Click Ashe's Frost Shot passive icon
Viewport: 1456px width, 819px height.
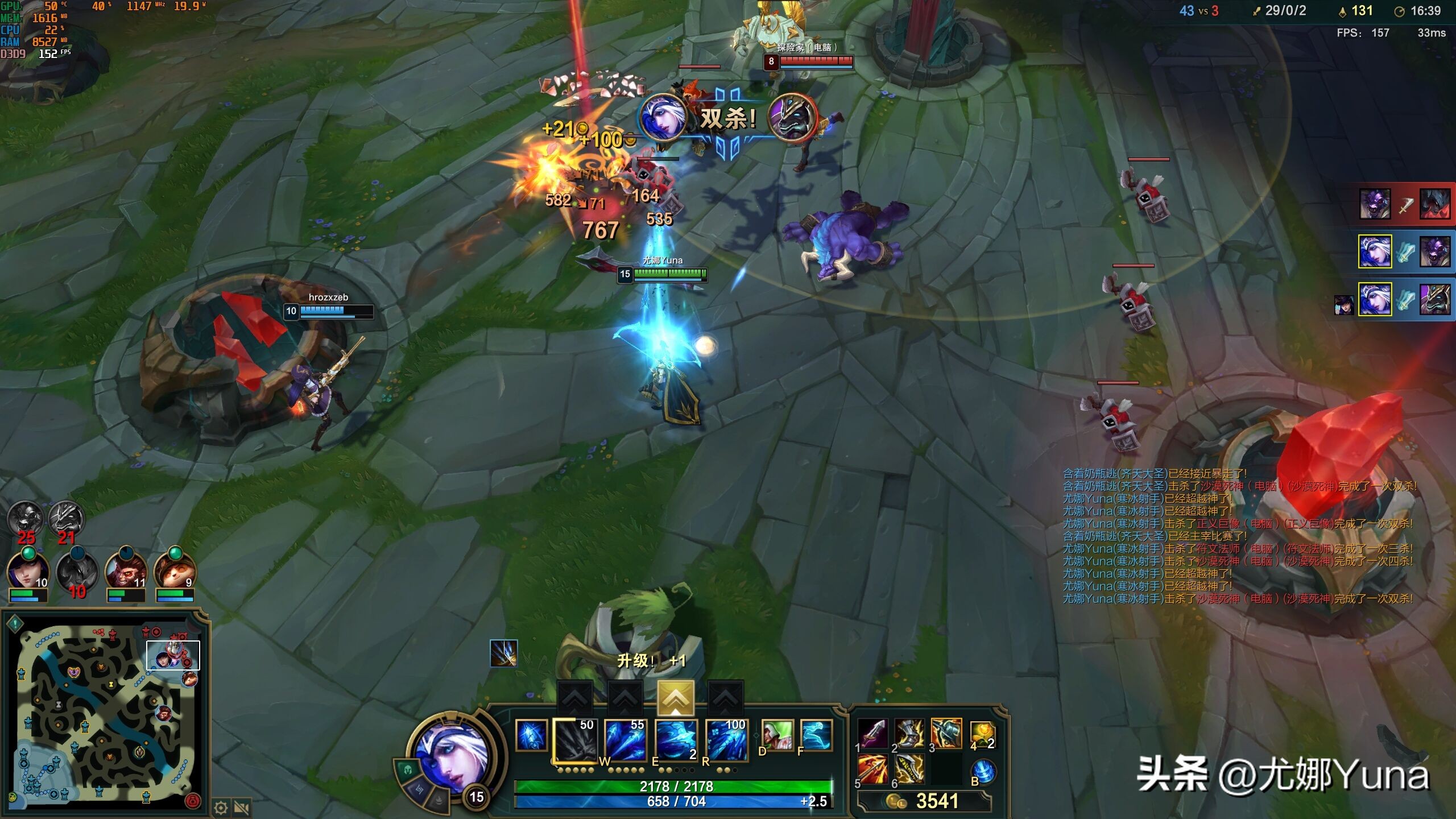(x=531, y=735)
